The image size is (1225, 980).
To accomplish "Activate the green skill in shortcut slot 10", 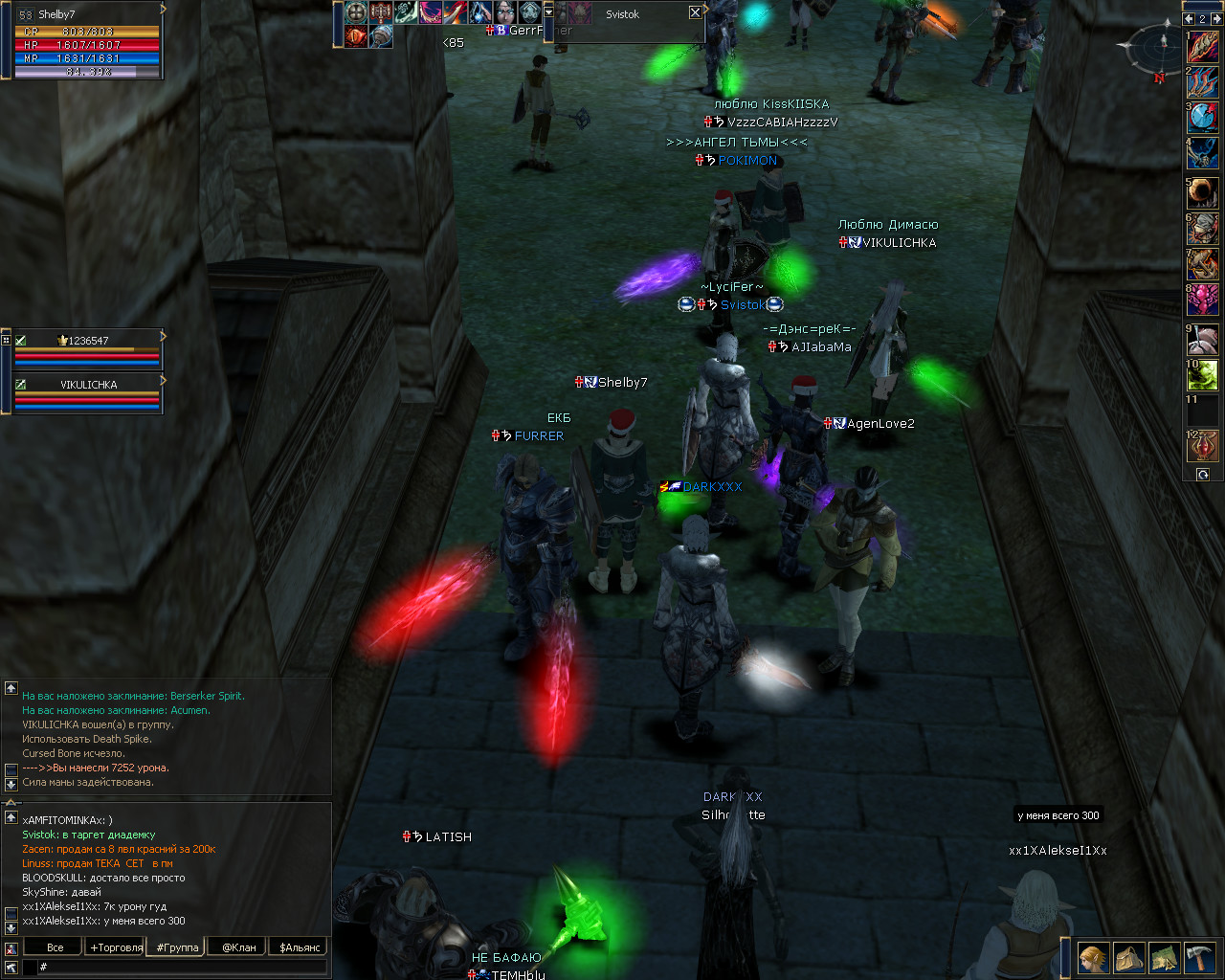I will (1203, 375).
